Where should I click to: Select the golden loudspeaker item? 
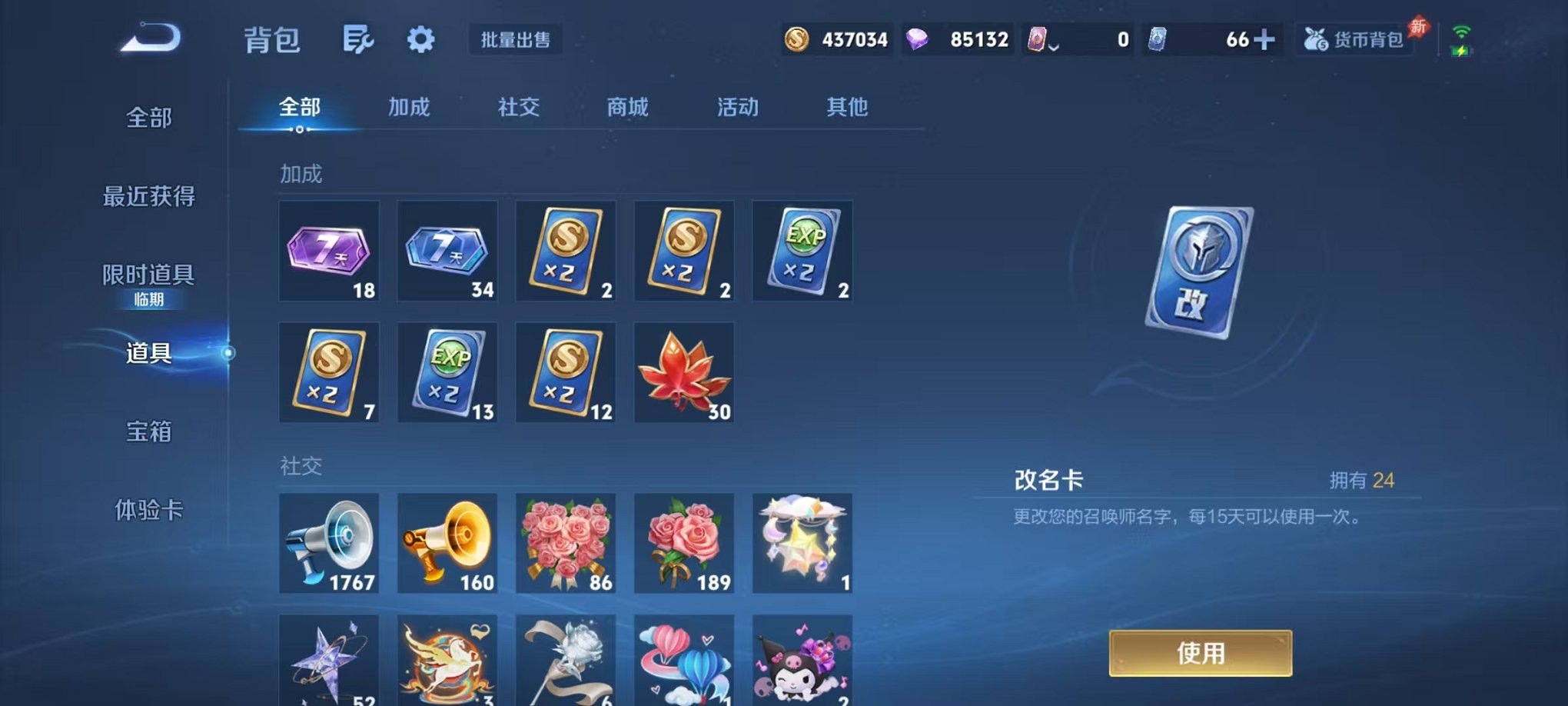447,544
